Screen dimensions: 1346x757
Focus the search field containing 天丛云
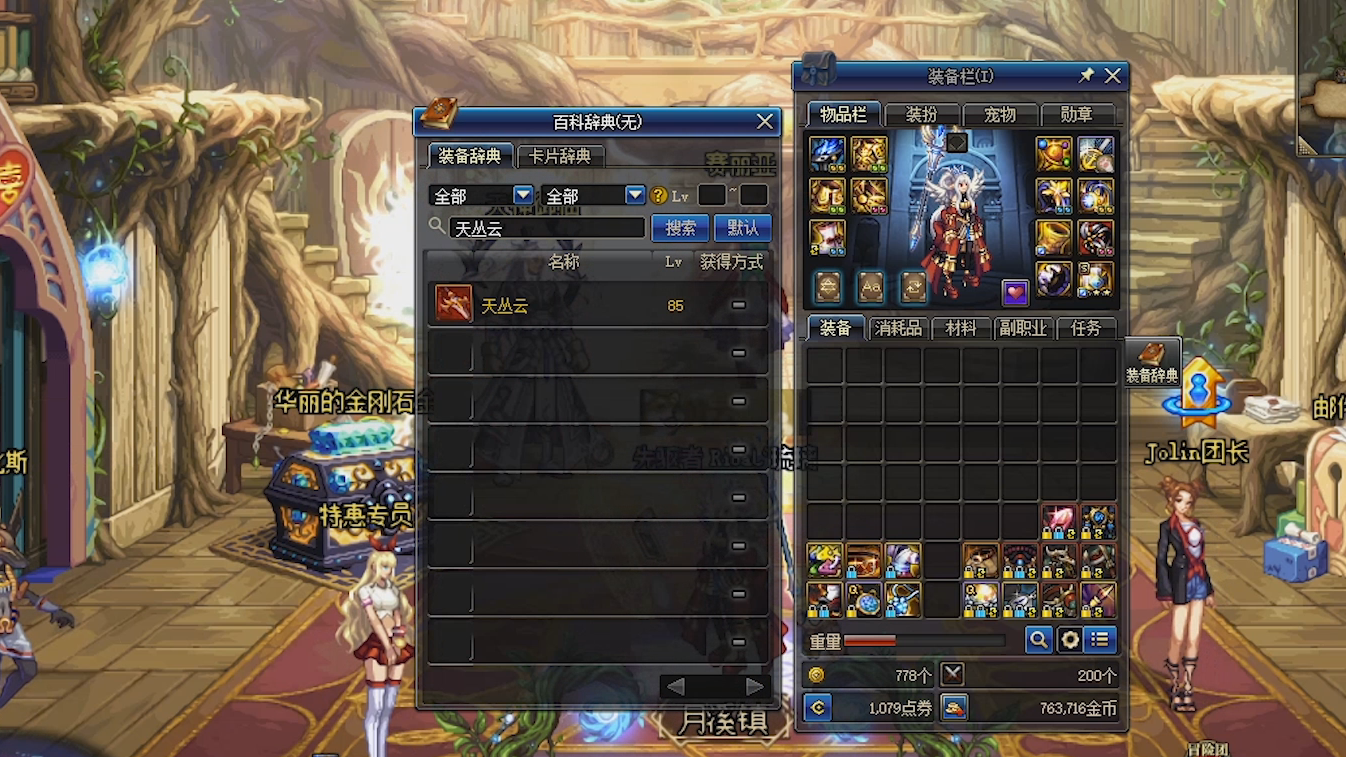pos(546,228)
